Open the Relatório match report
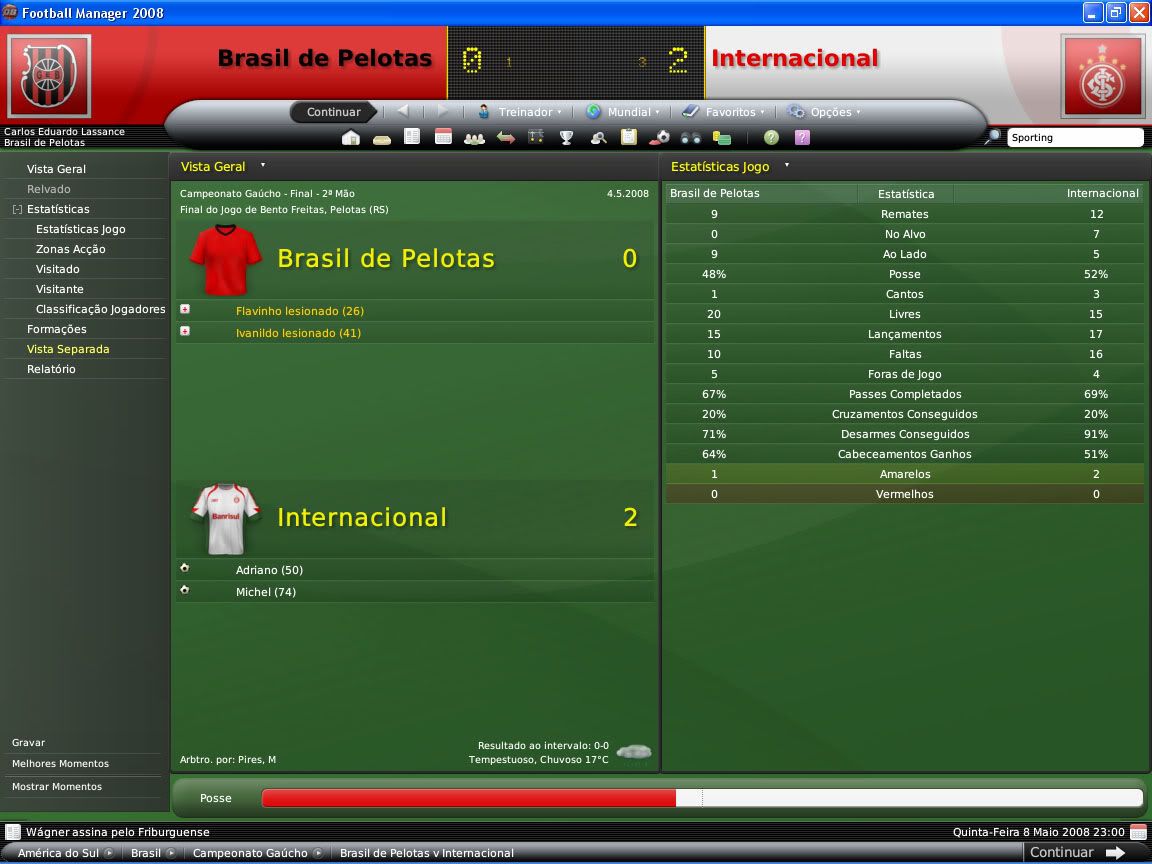This screenshot has height=864, width=1152. (51, 369)
